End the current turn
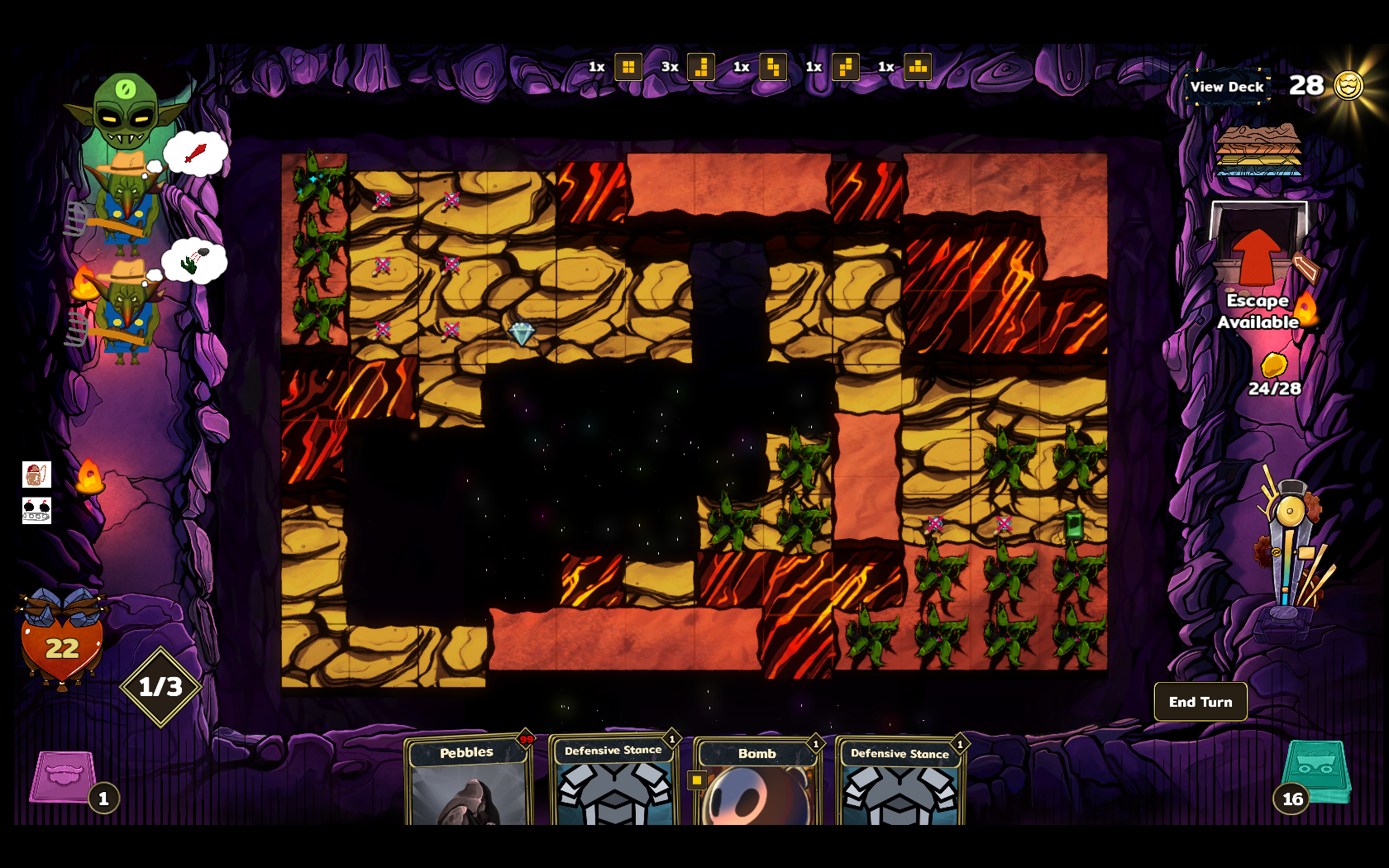 [x=1200, y=702]
